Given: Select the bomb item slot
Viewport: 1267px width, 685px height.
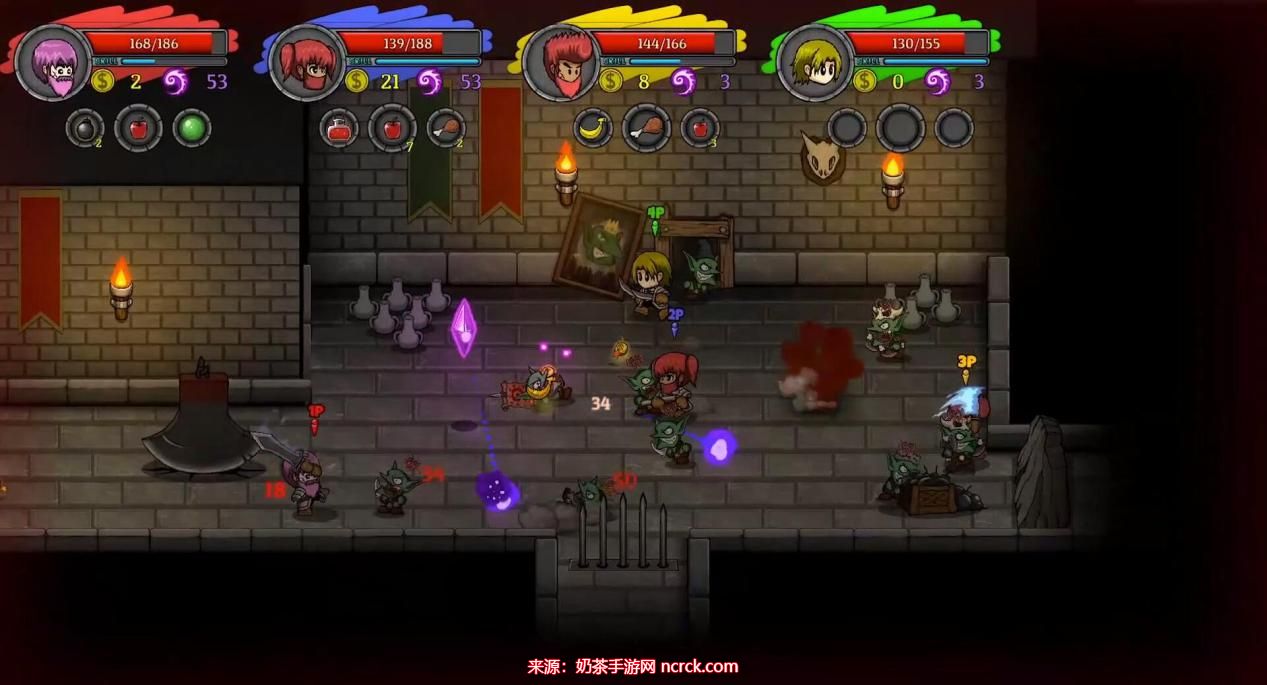Looking at the screenshot, I should pyautogui.click(x=85, y=128).
